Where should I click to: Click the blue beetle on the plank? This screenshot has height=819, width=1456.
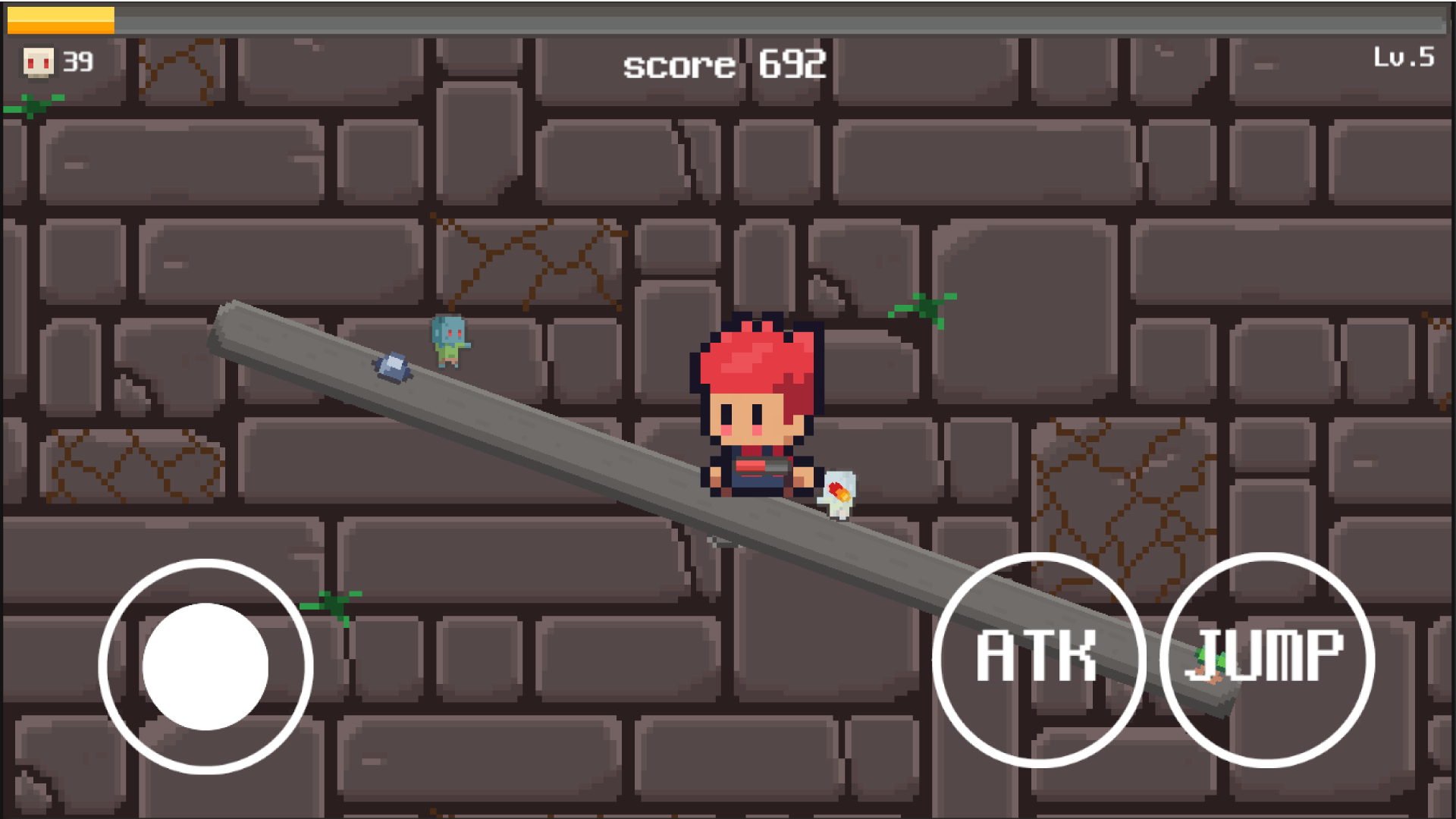point(391,368)
